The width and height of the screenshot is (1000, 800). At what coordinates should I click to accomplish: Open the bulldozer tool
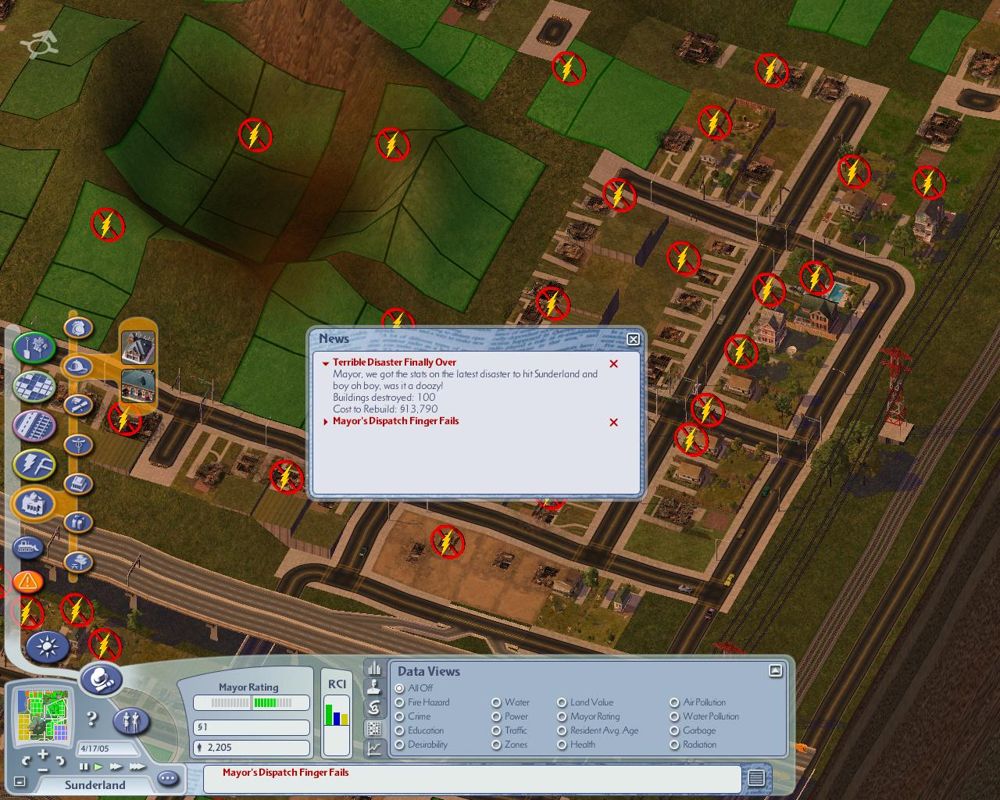tap(26, 546)
